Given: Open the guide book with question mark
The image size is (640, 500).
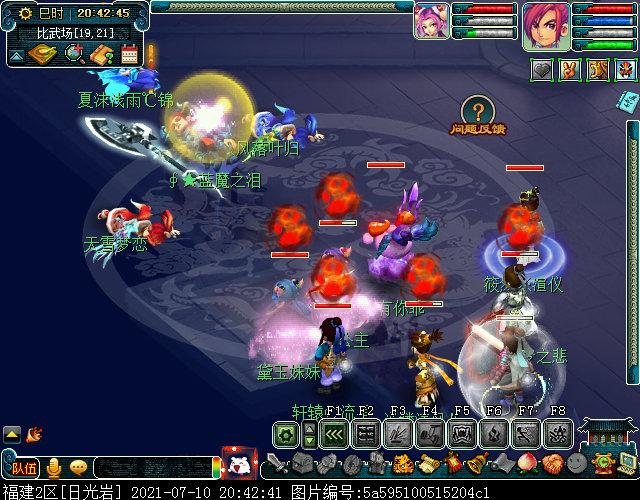Looking at the screenshot, I should [x=101, y=54].
